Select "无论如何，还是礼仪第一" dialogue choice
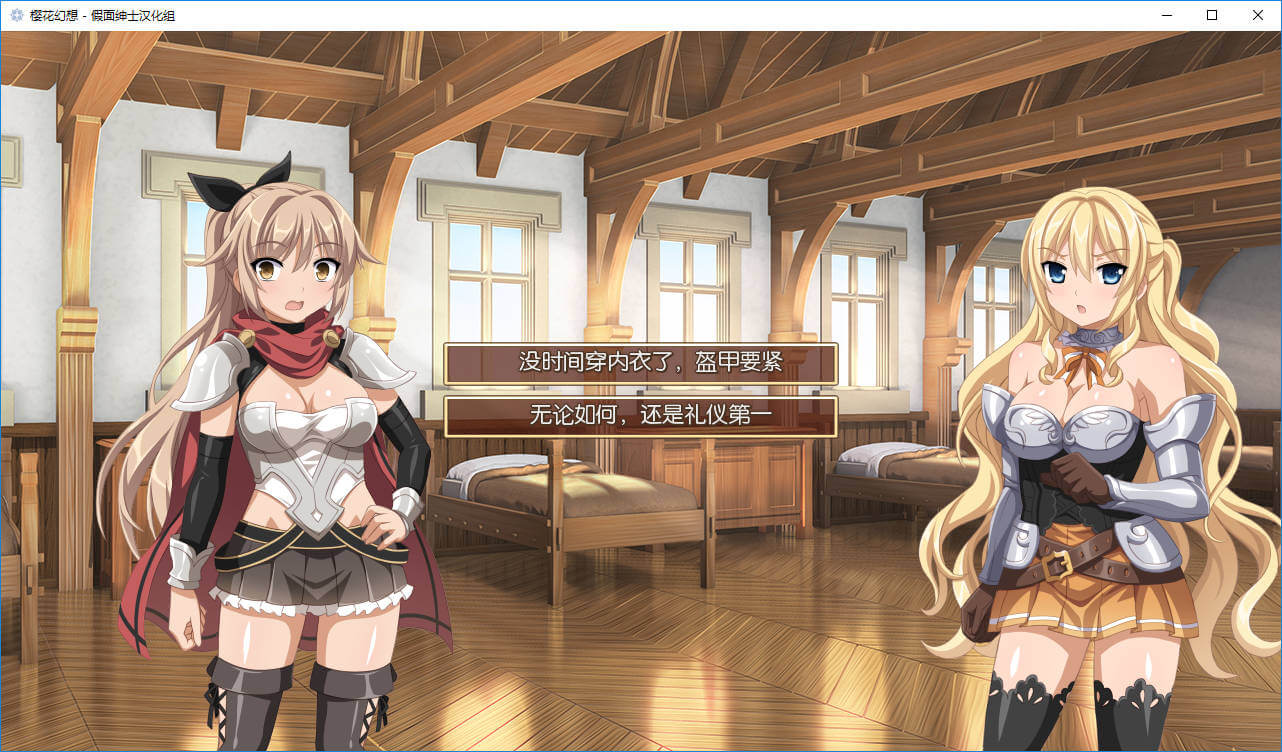 tap(640, 416)
